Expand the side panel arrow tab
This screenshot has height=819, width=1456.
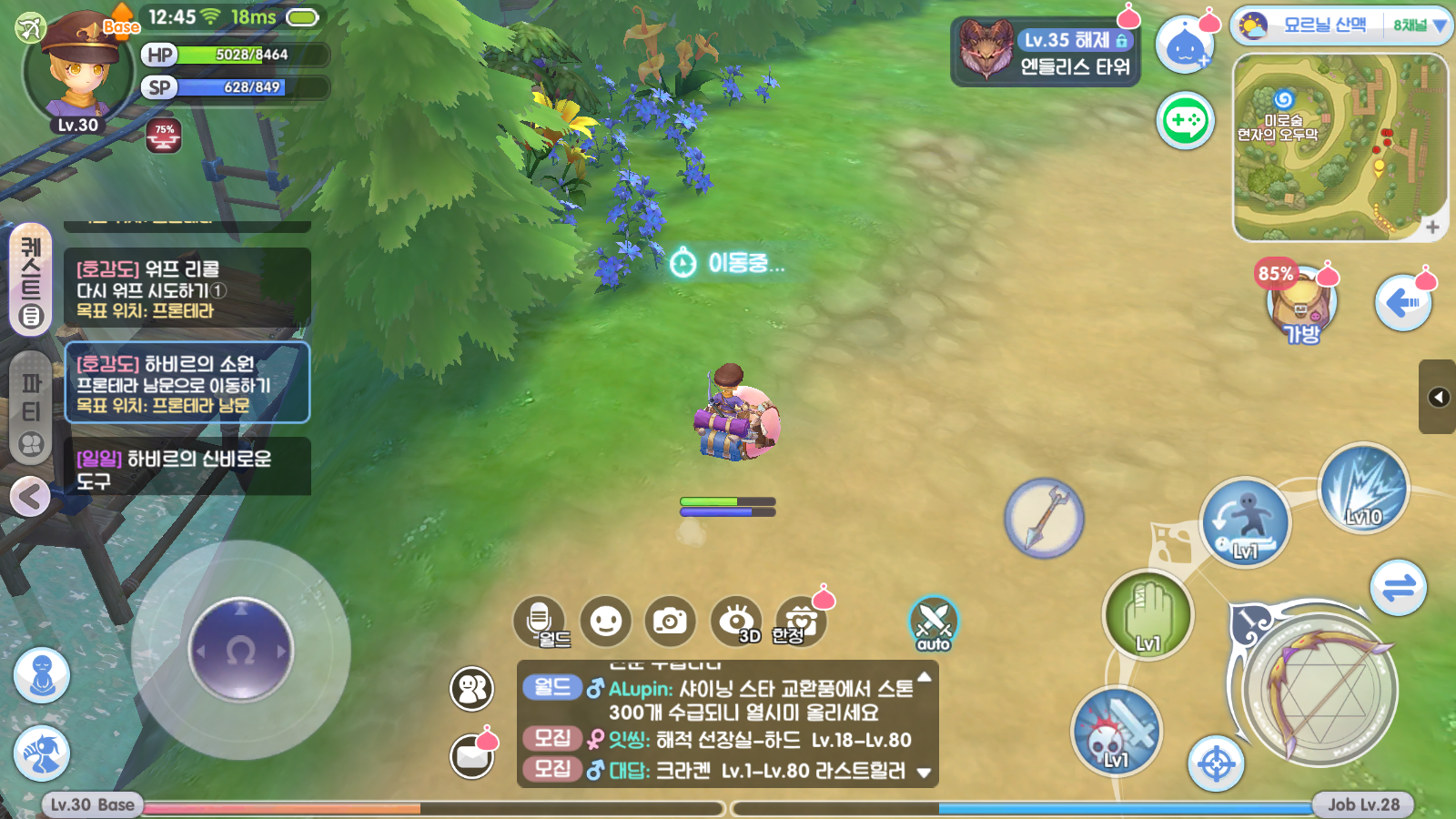point(1438,397)
